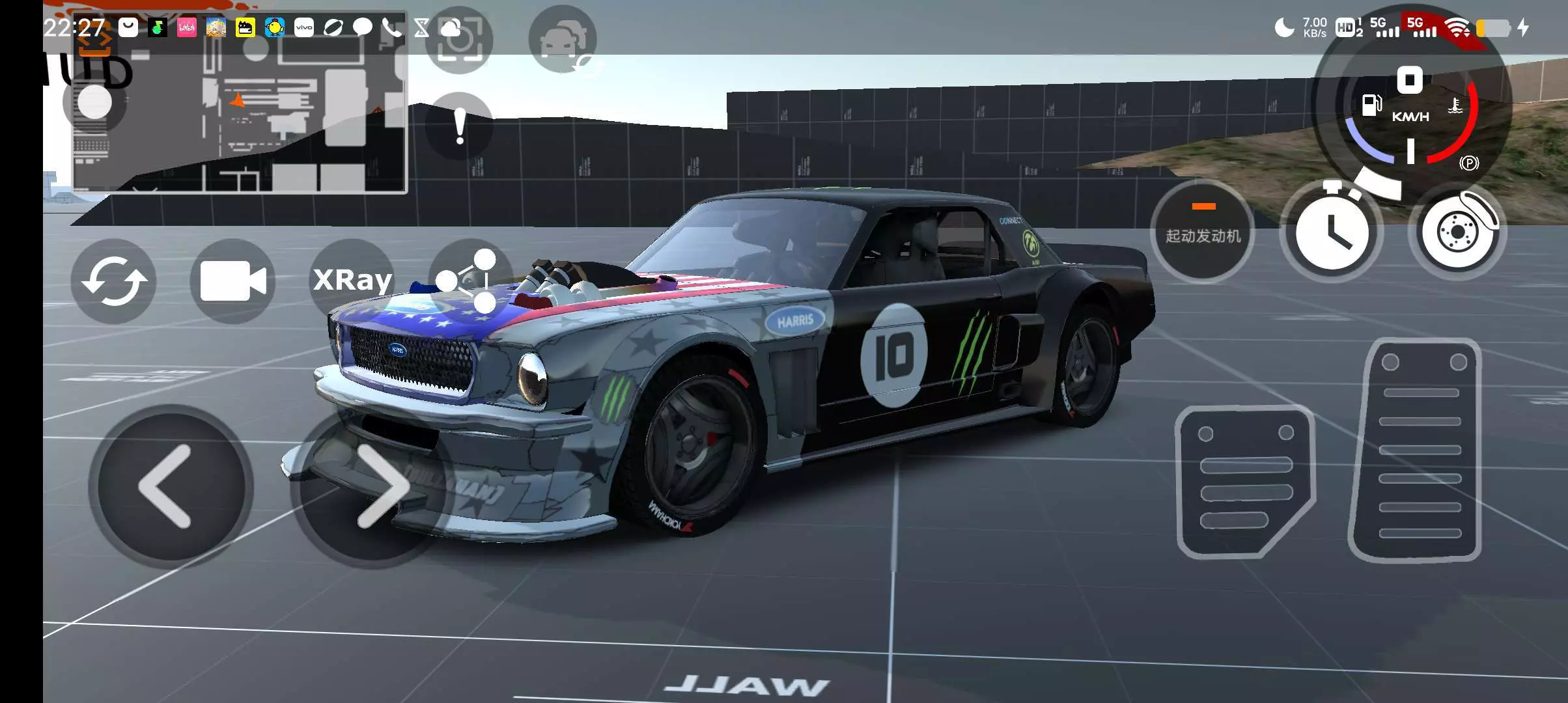Tap the exclamation mark alert button

(x=460, y=126)
